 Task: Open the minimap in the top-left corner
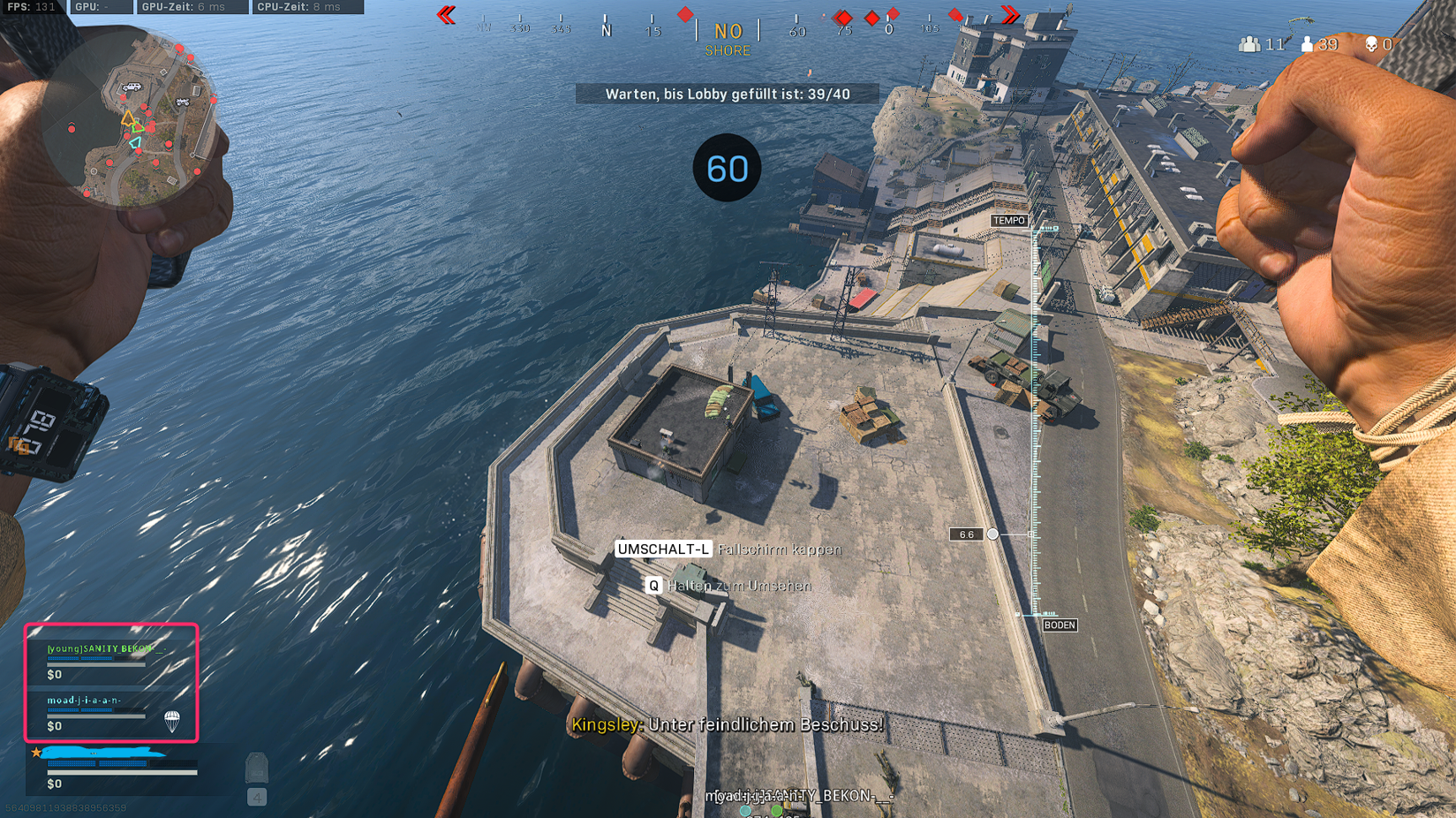141,119
